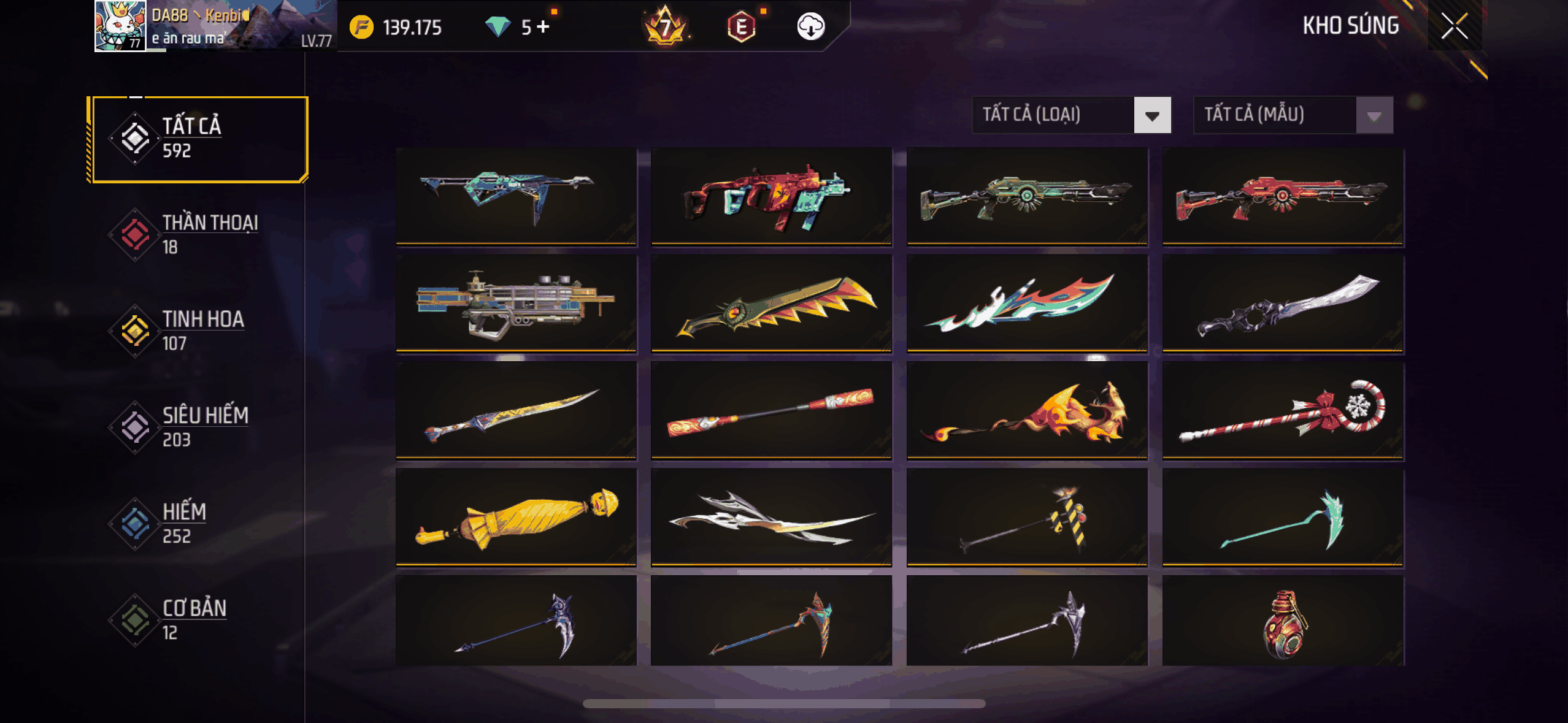The height and width of the screenshot is (723, 1568).
Task: Open the Tinh Hoa category
Action: click(x=198, y=331)
